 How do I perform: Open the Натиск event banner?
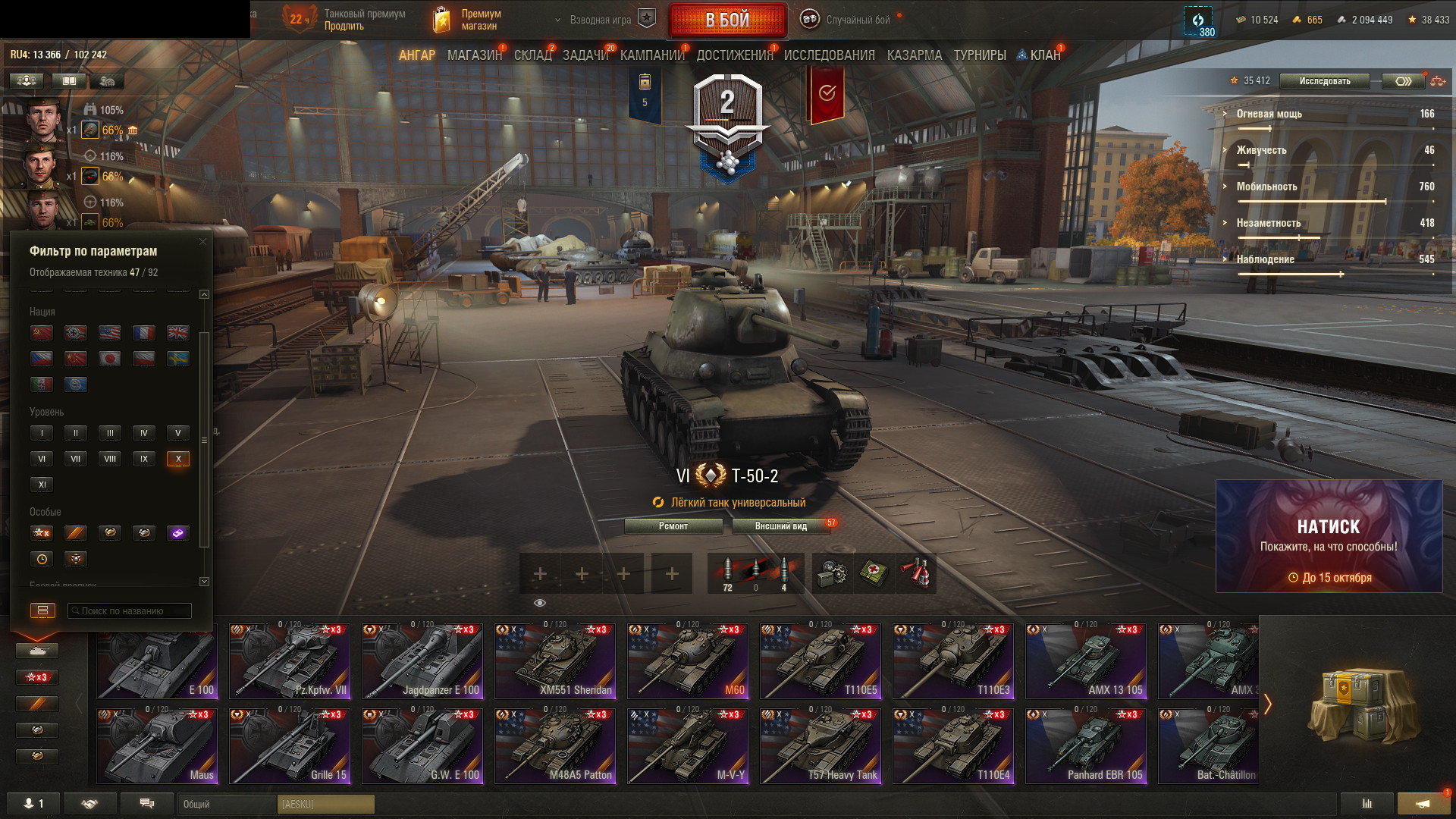pyautogui.click(x=1329, y=536)
